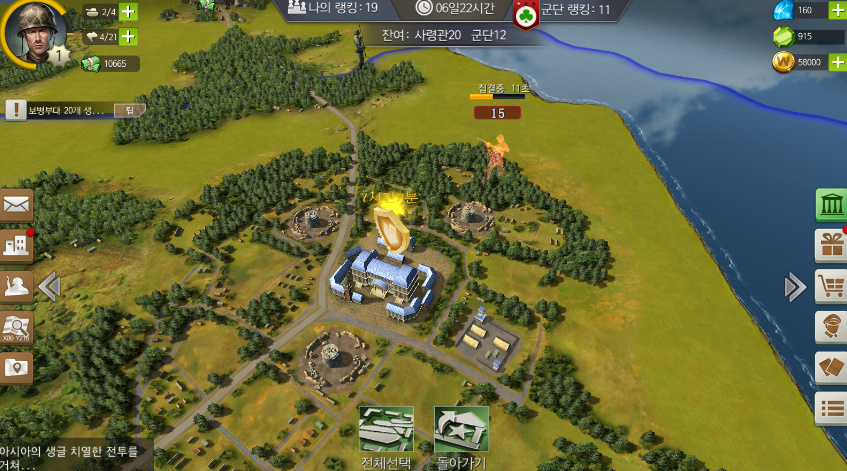The height and width of the screenshot is (471, 847).
Task: Open the mail envelope inbox
Action: pyautogui.click(x=17, y=205)
